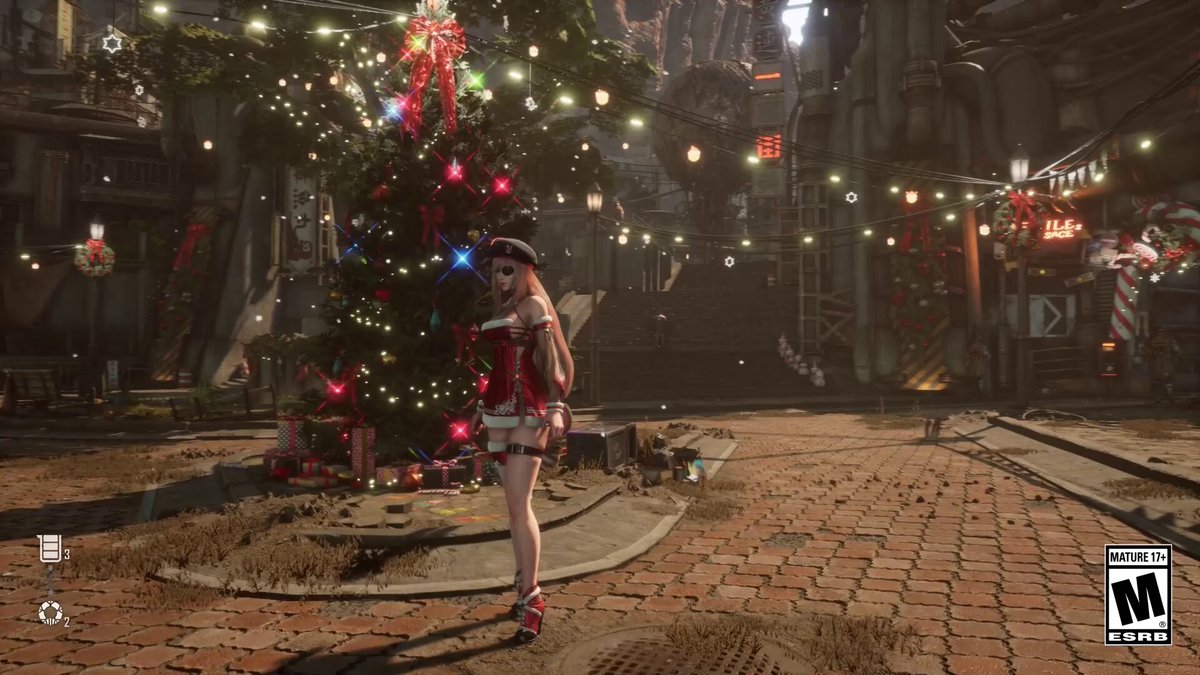1200x675 pixels.
Task: Use the beaker-shaped healing item icon
Action: [x=48, y=548]
